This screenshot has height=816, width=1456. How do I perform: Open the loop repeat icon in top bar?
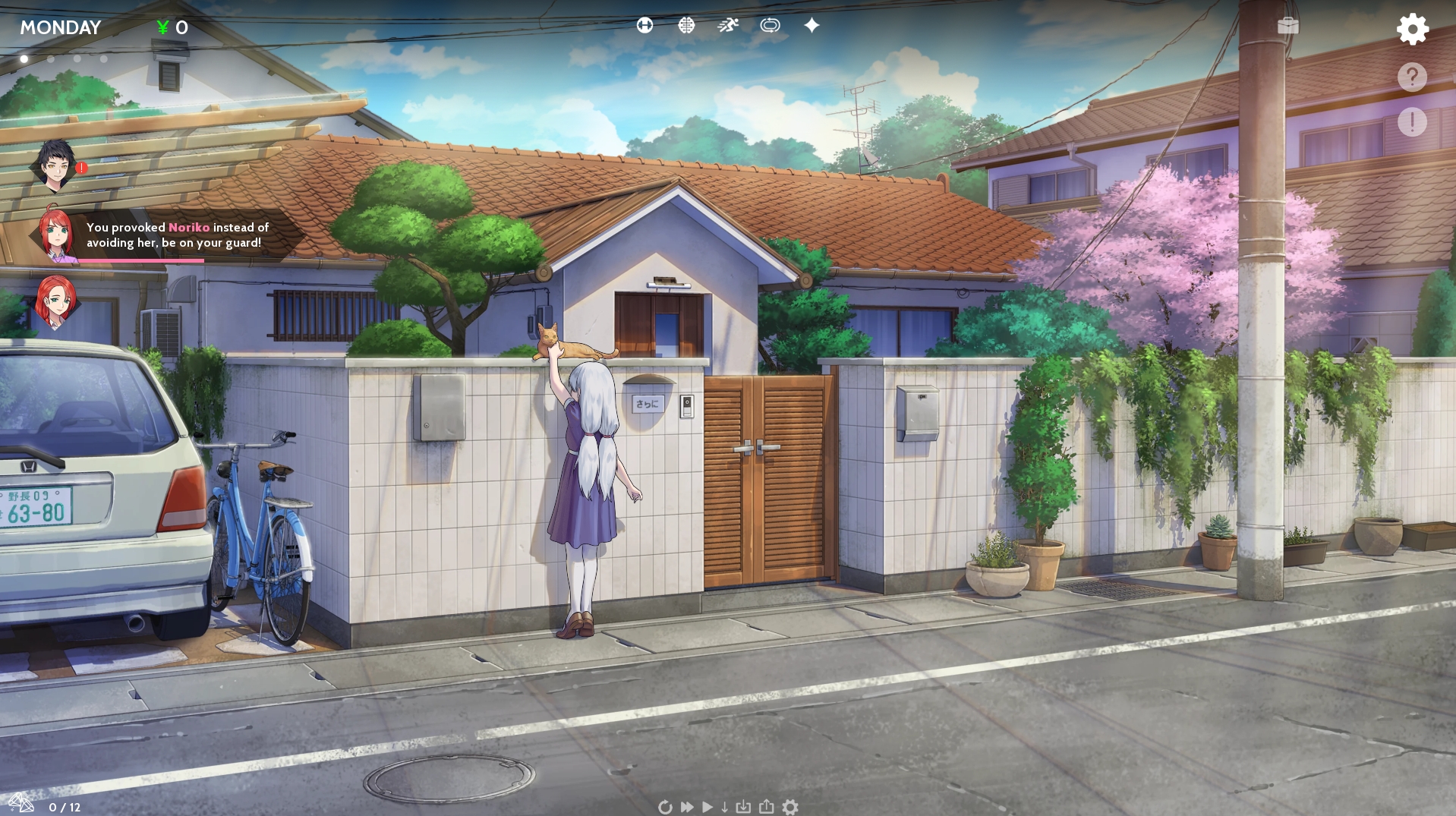(771, 25)
